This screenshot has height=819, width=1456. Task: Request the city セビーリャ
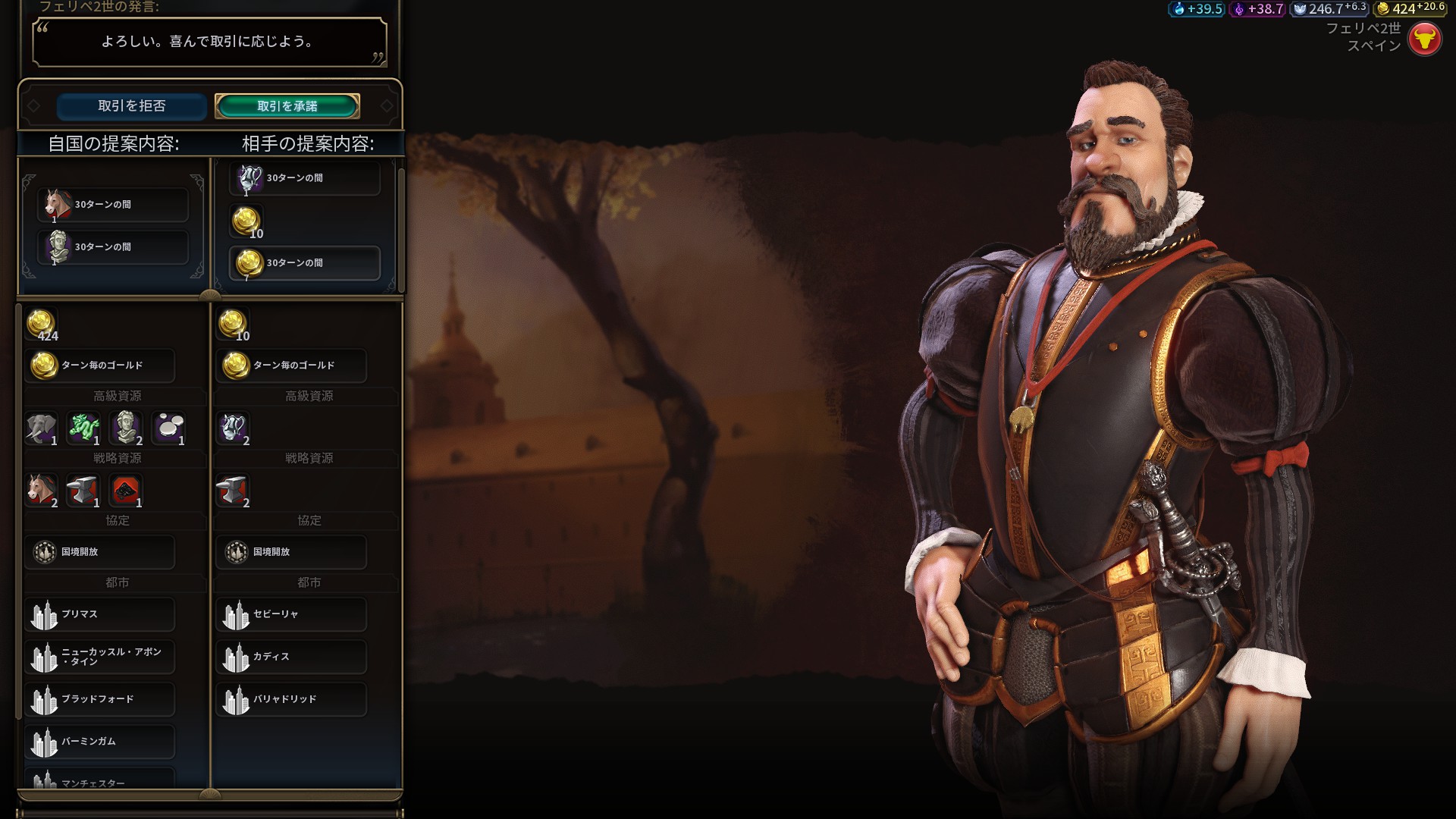tap(292, 614)
